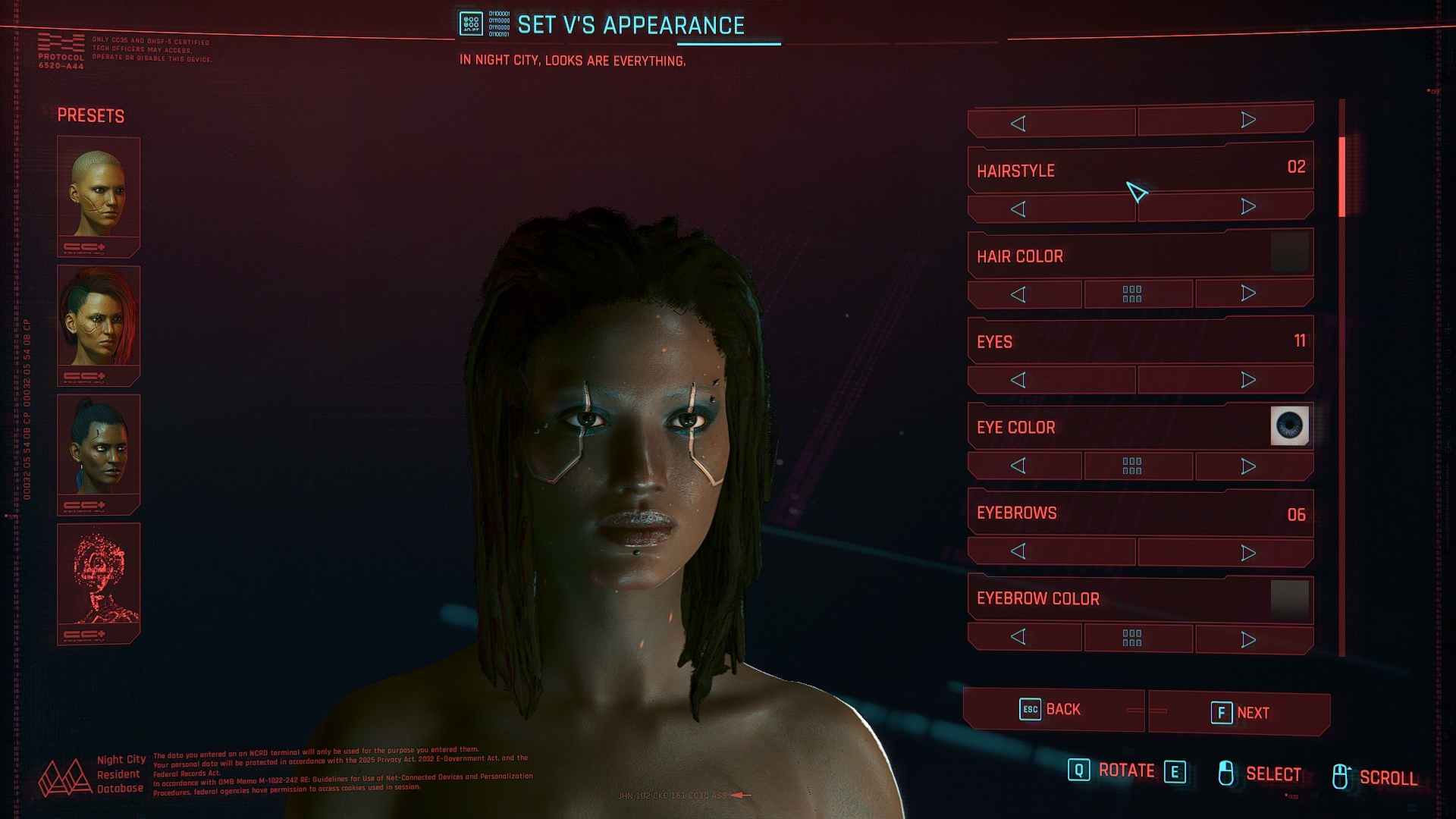Go back with the Back button

click(x=1053, y=710)
